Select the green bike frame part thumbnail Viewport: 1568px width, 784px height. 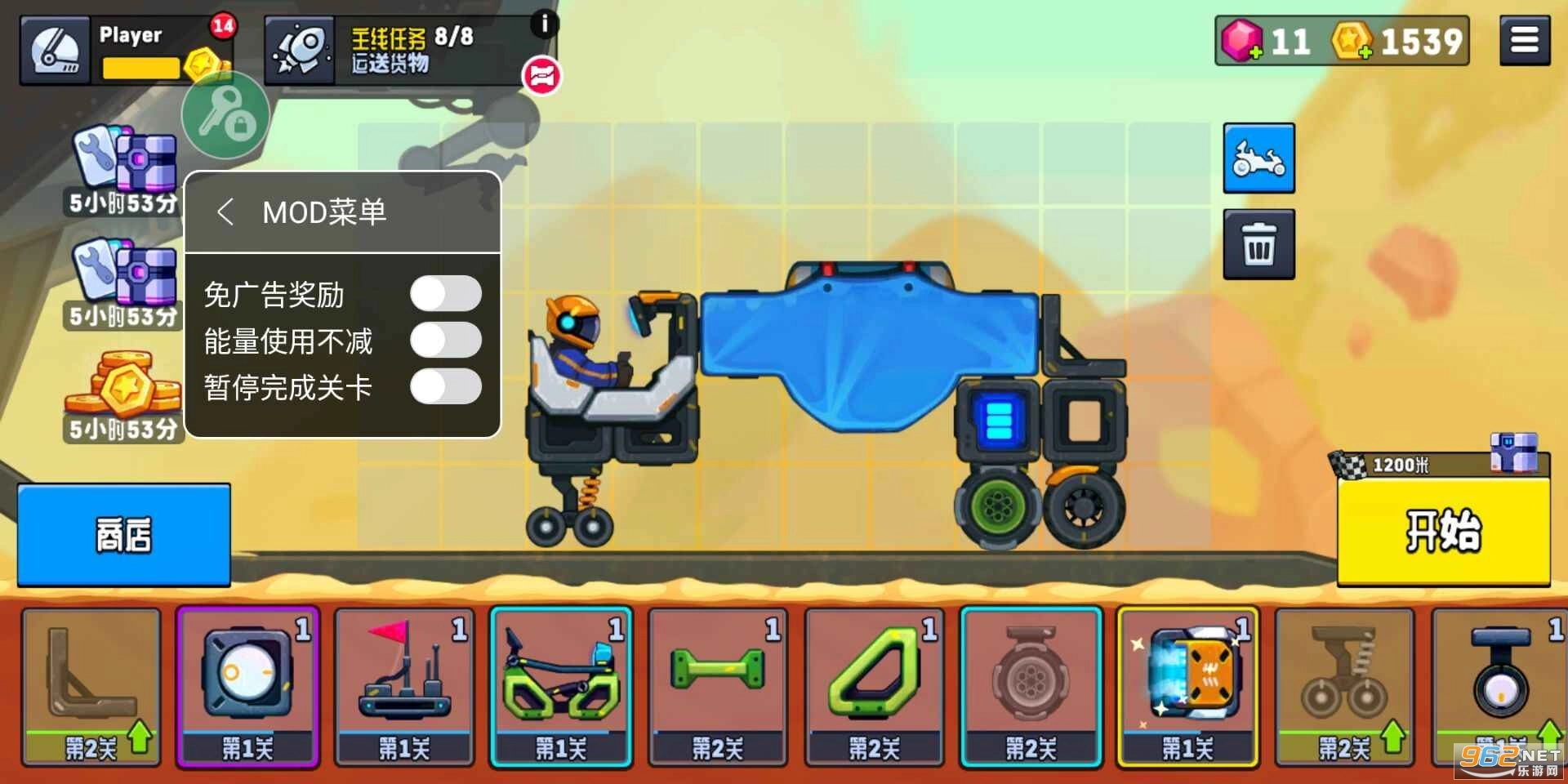pos(560,686)
